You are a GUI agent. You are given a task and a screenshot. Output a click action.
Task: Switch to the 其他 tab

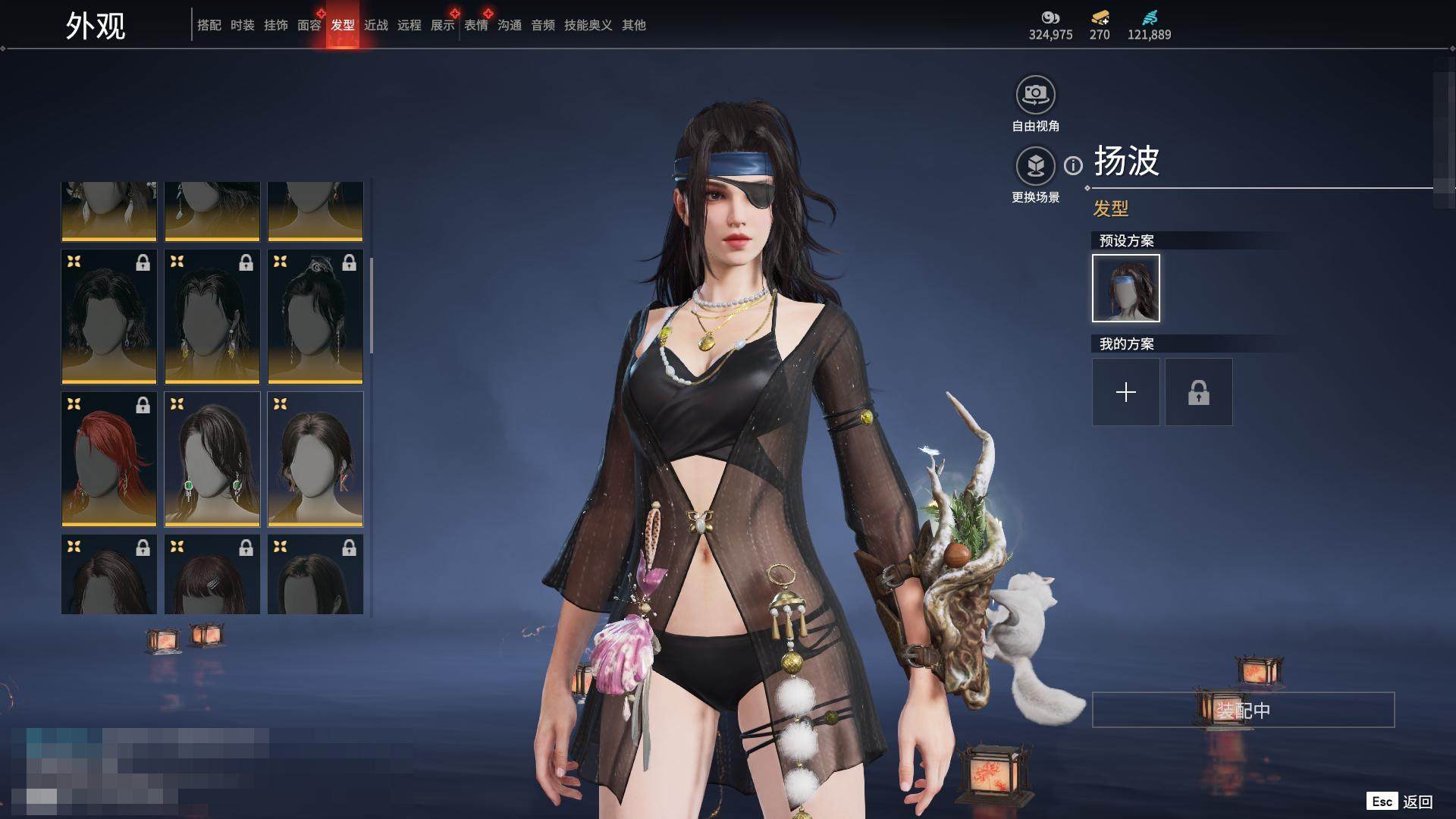point(633,25)
